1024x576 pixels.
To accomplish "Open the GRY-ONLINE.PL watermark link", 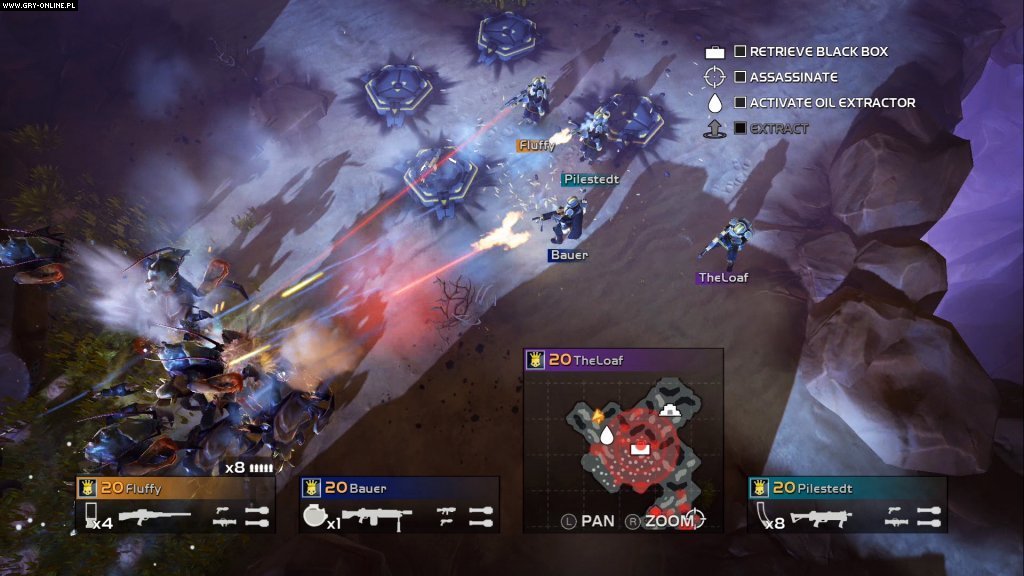I will tap(41, 5).
